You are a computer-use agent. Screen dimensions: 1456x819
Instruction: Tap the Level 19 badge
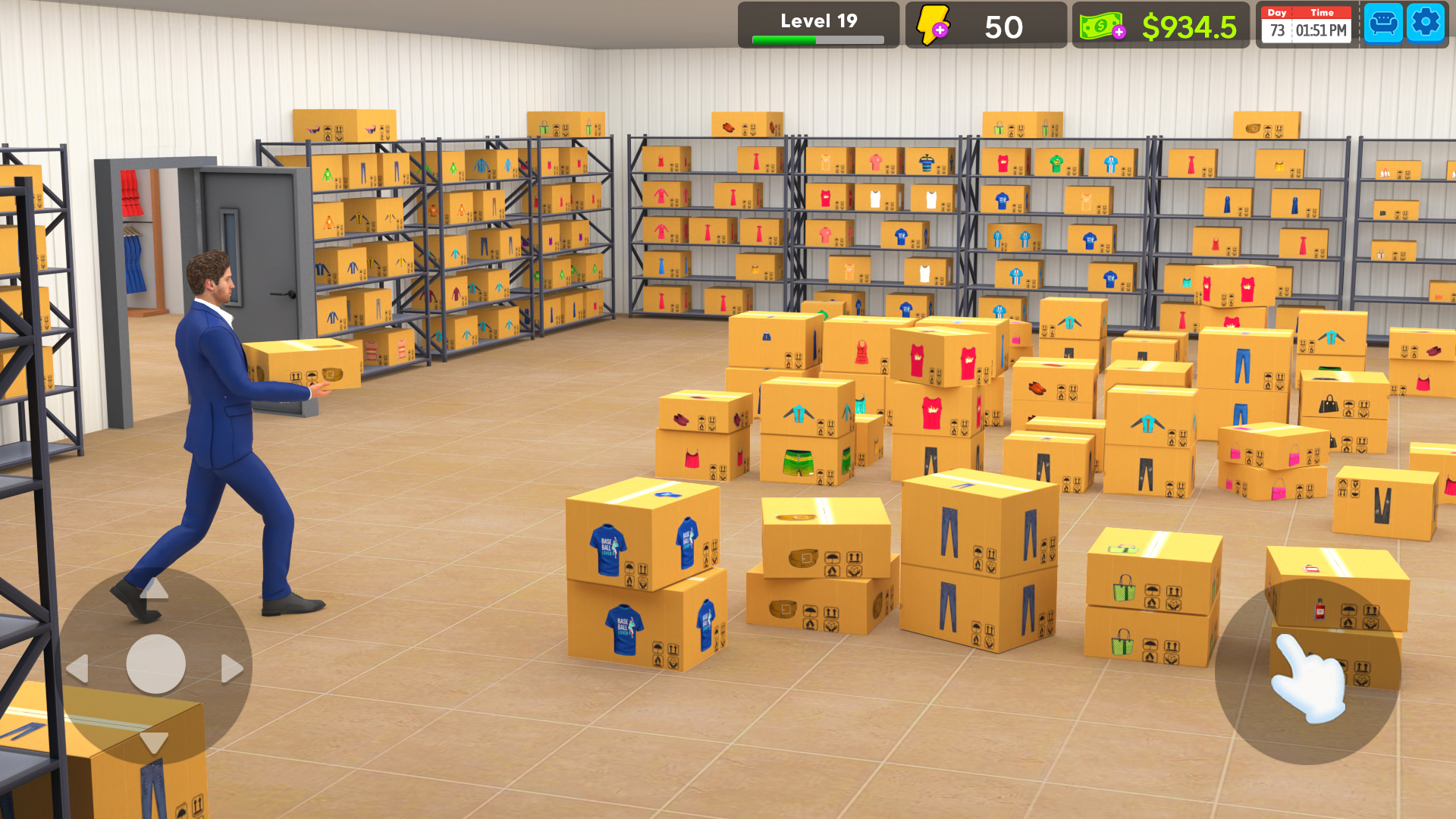[817, 21]
